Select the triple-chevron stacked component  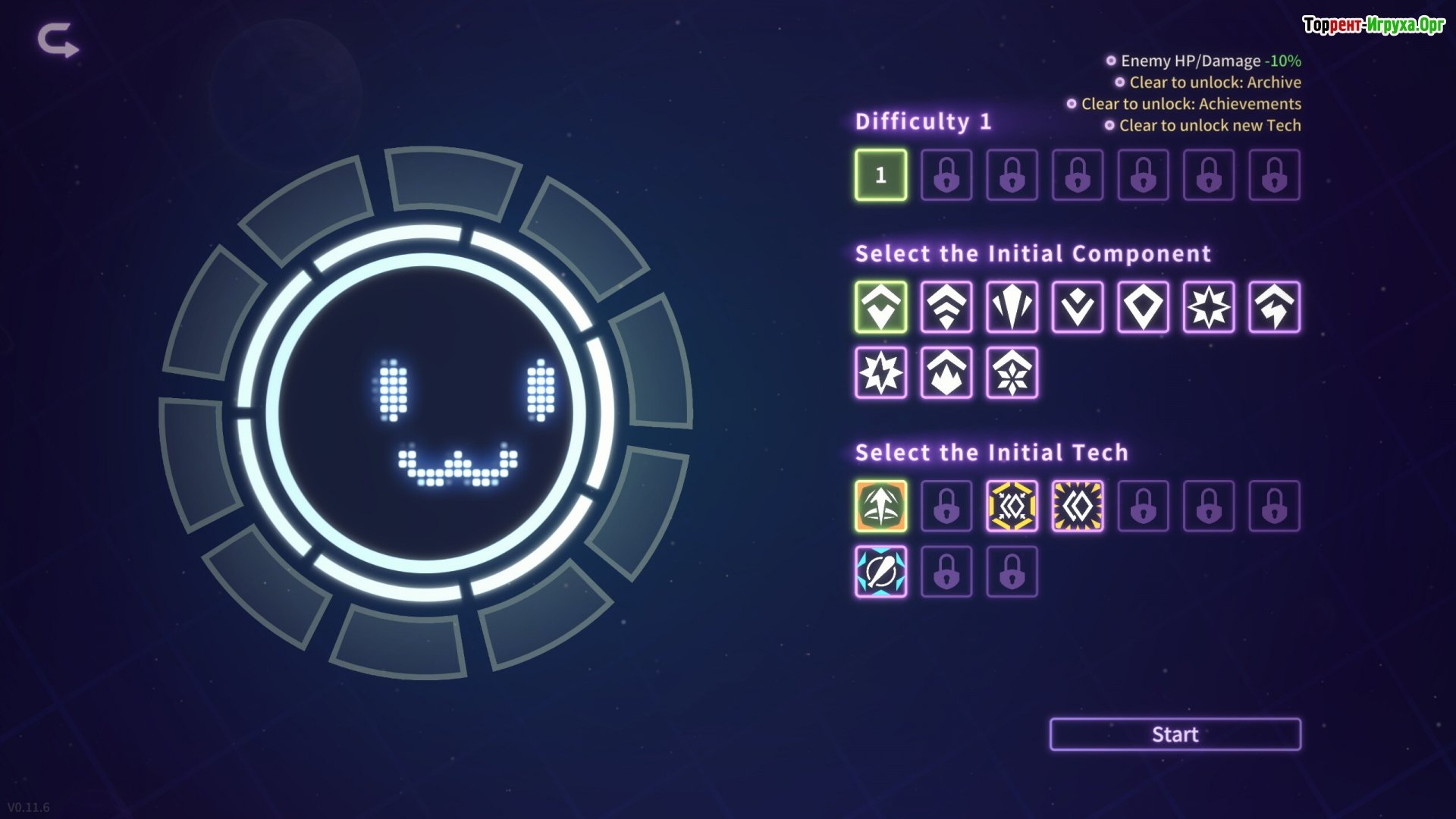946,307
